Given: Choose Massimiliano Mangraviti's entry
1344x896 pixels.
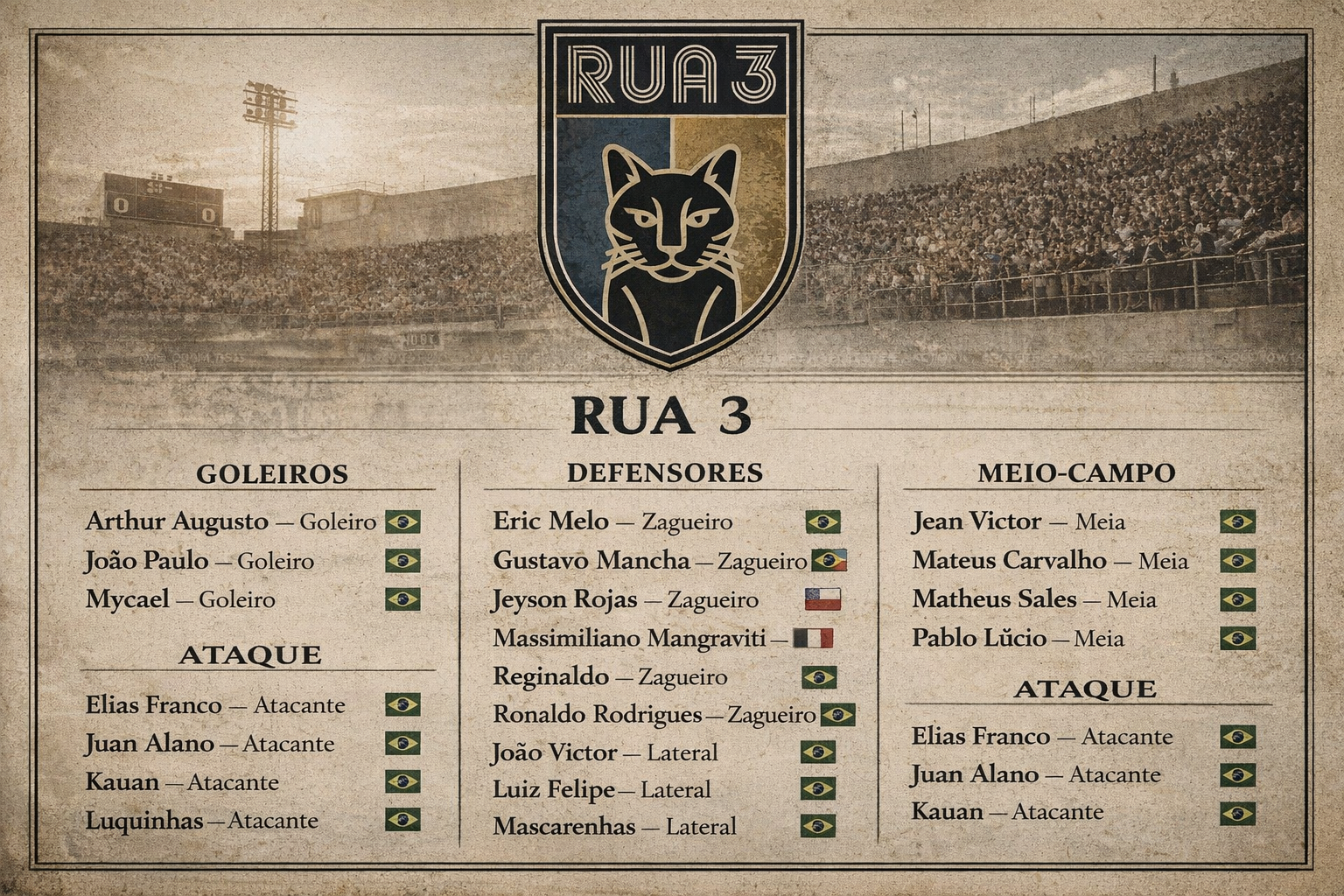Looking at the screenshot, I should pos(630,638).
